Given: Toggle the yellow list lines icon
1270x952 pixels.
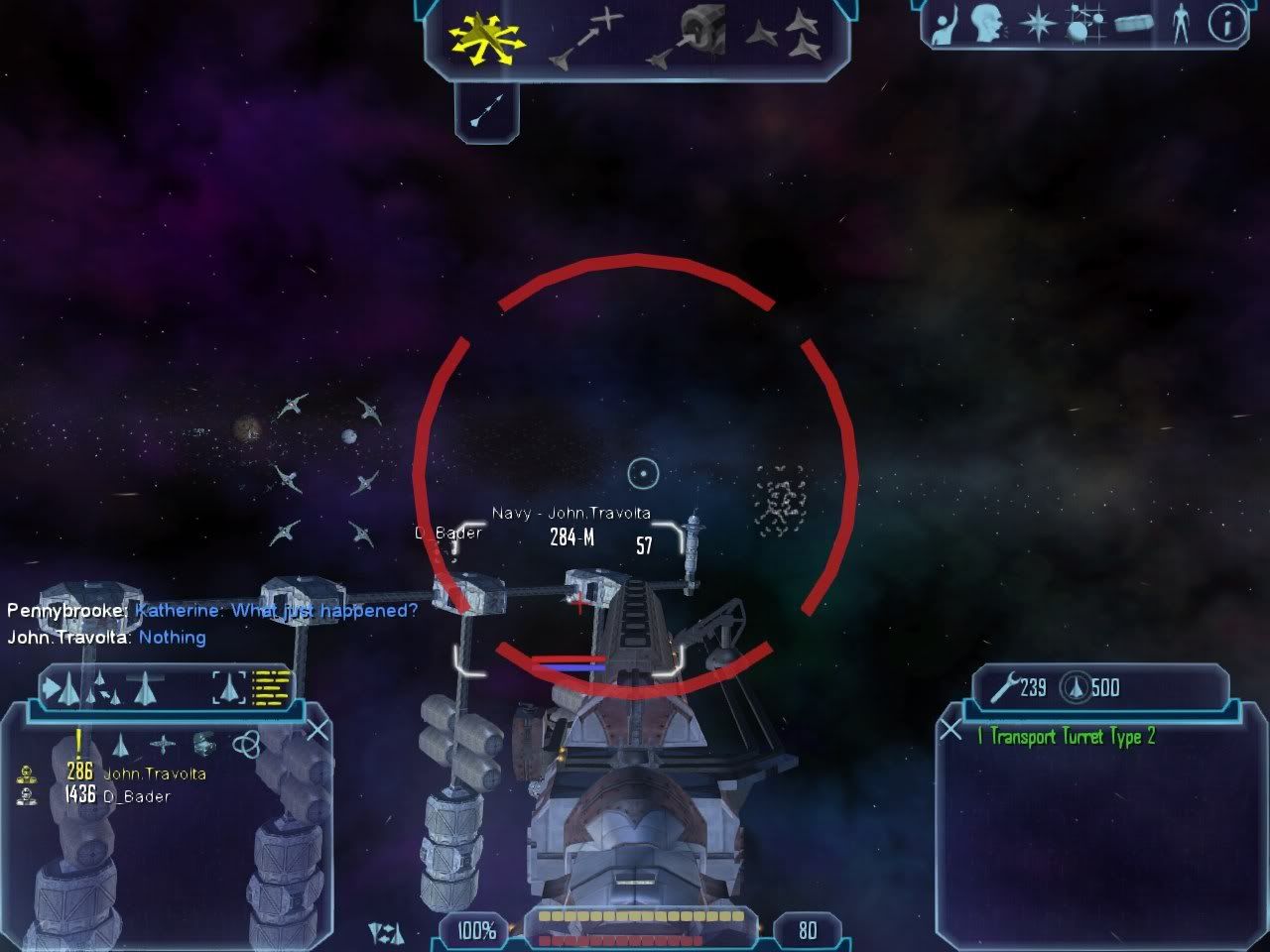Looking at the screenshot, I should pos(271,686).
